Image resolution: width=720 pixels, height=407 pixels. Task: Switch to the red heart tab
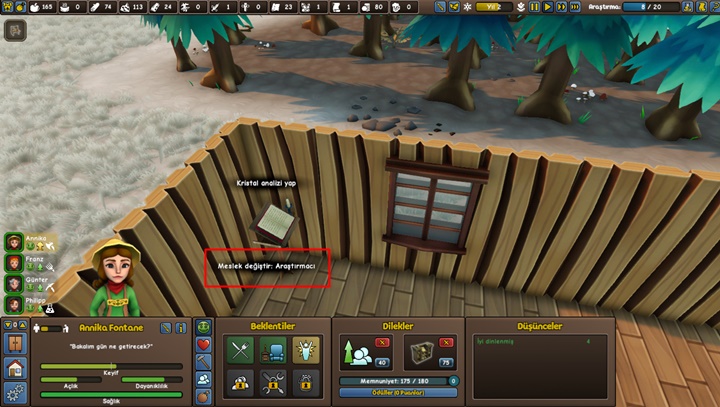point(204,345)
